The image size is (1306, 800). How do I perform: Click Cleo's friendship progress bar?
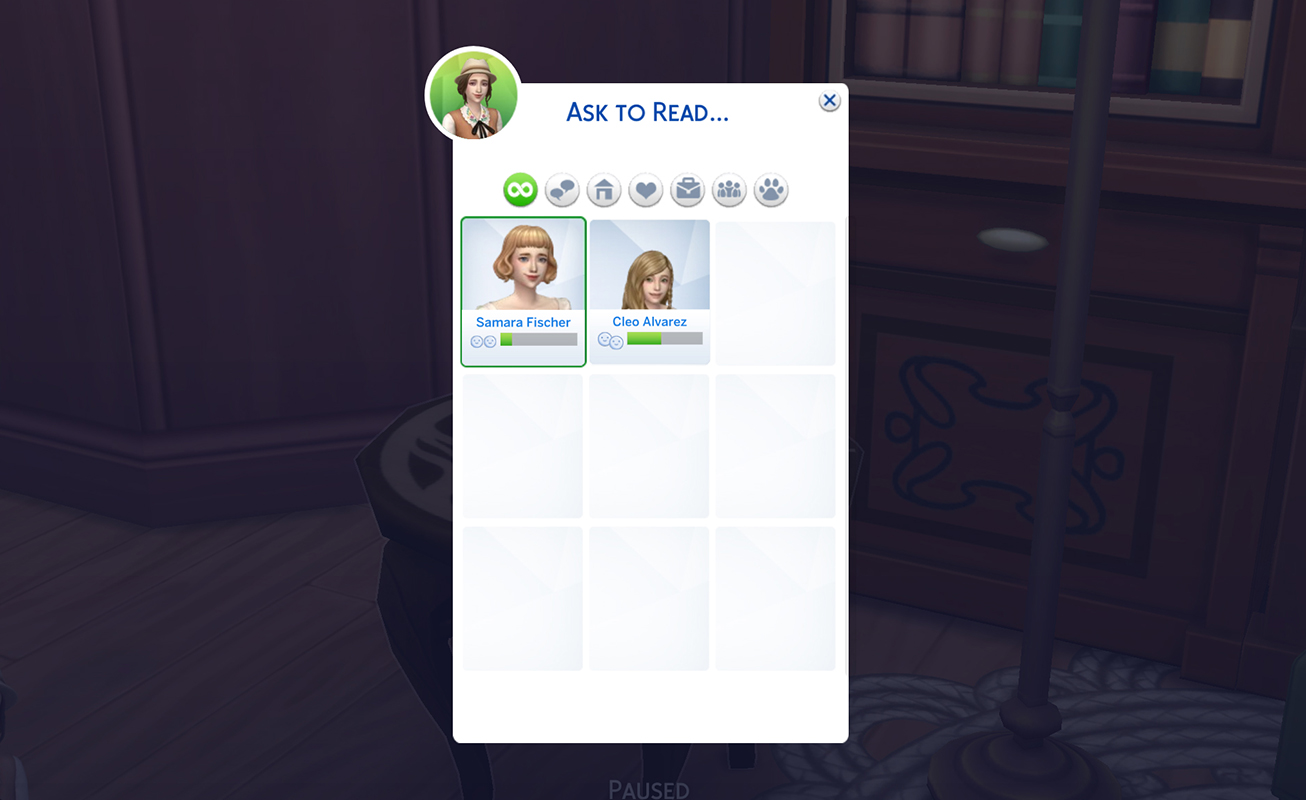(x=663, y=340)
